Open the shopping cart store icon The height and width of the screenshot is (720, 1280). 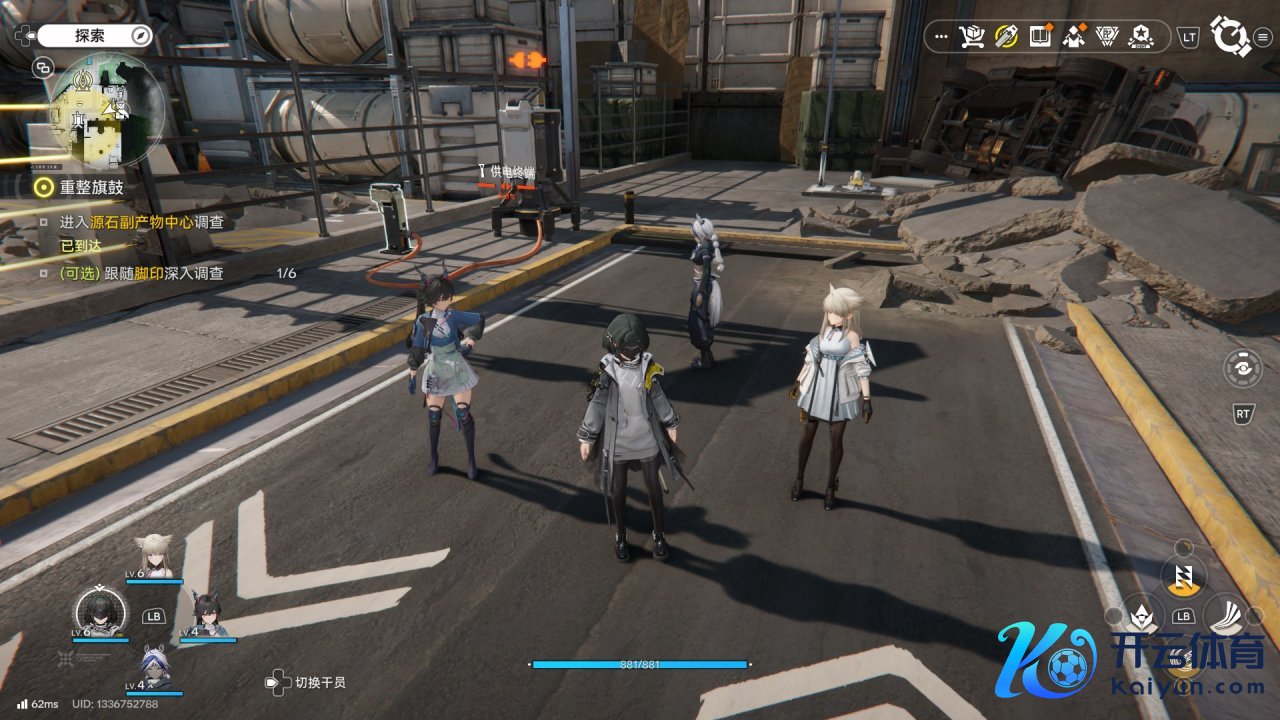tap(971, 38)
